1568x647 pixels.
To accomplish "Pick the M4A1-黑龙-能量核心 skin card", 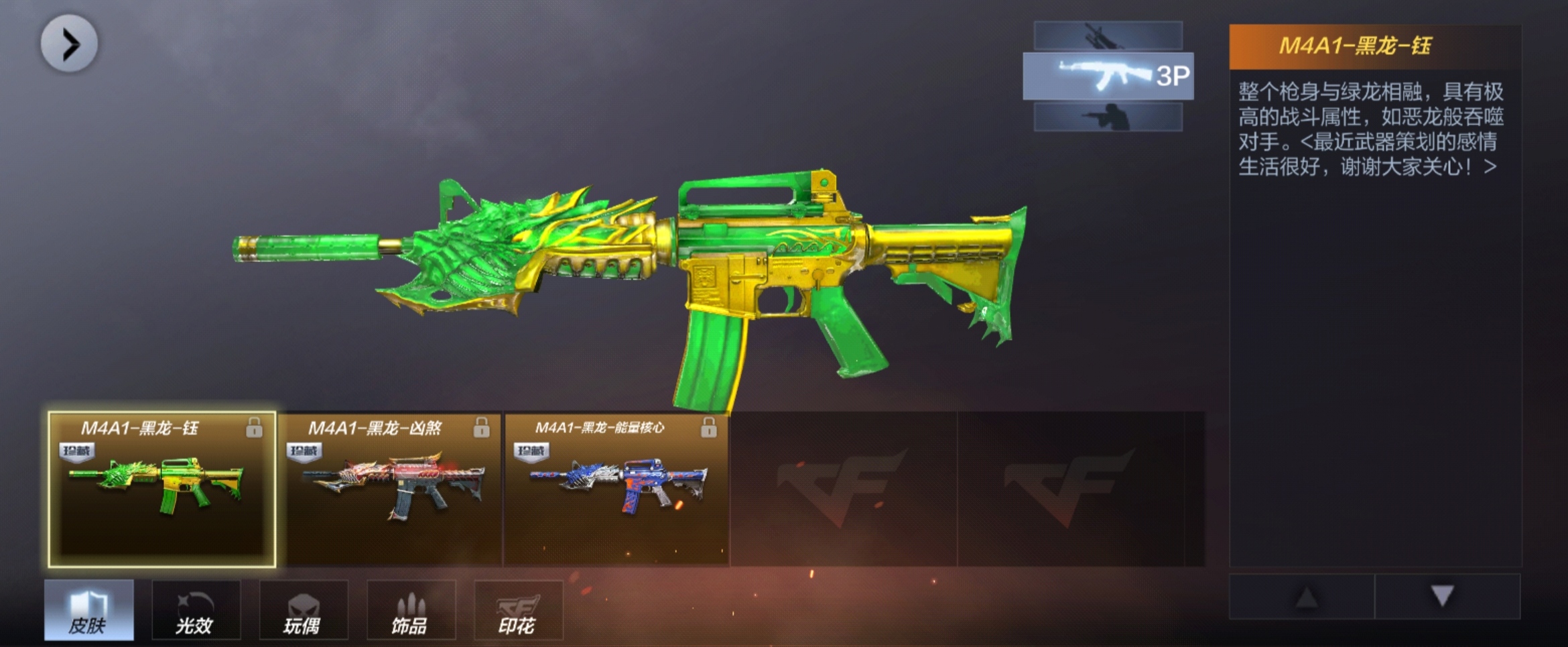I will [x=616, y=489].
